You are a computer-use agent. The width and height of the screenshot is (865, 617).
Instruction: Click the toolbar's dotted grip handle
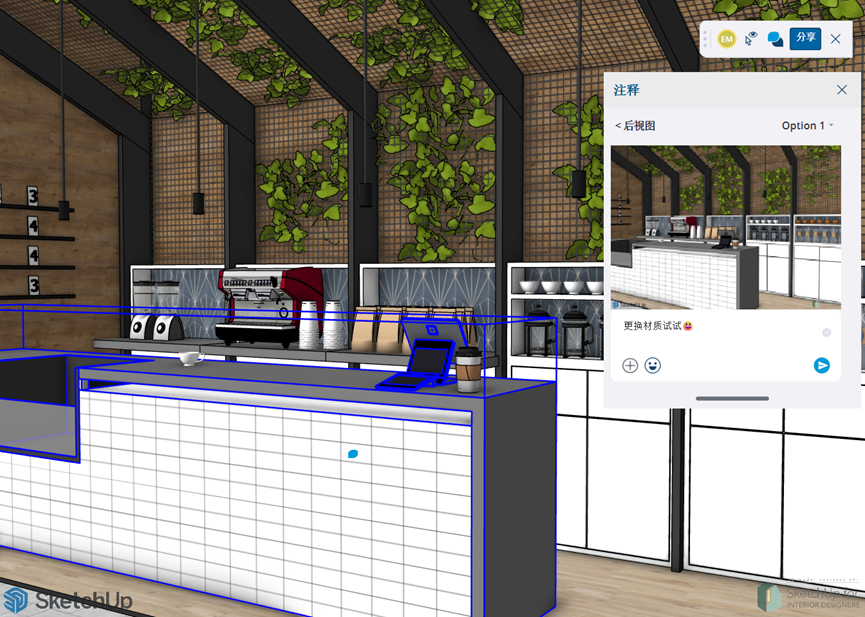click(706, 39)
